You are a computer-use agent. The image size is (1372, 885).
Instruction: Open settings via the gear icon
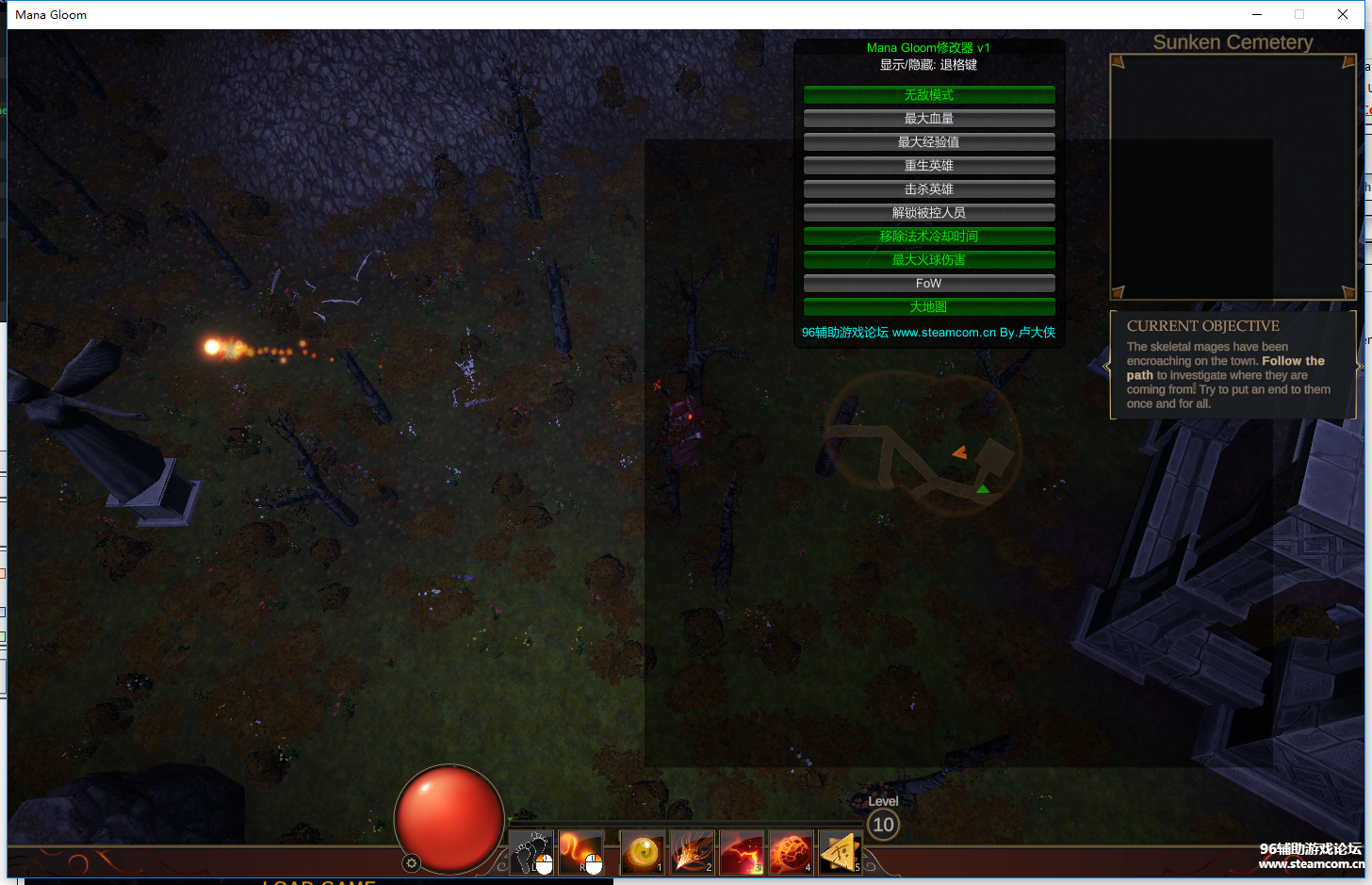411,862
